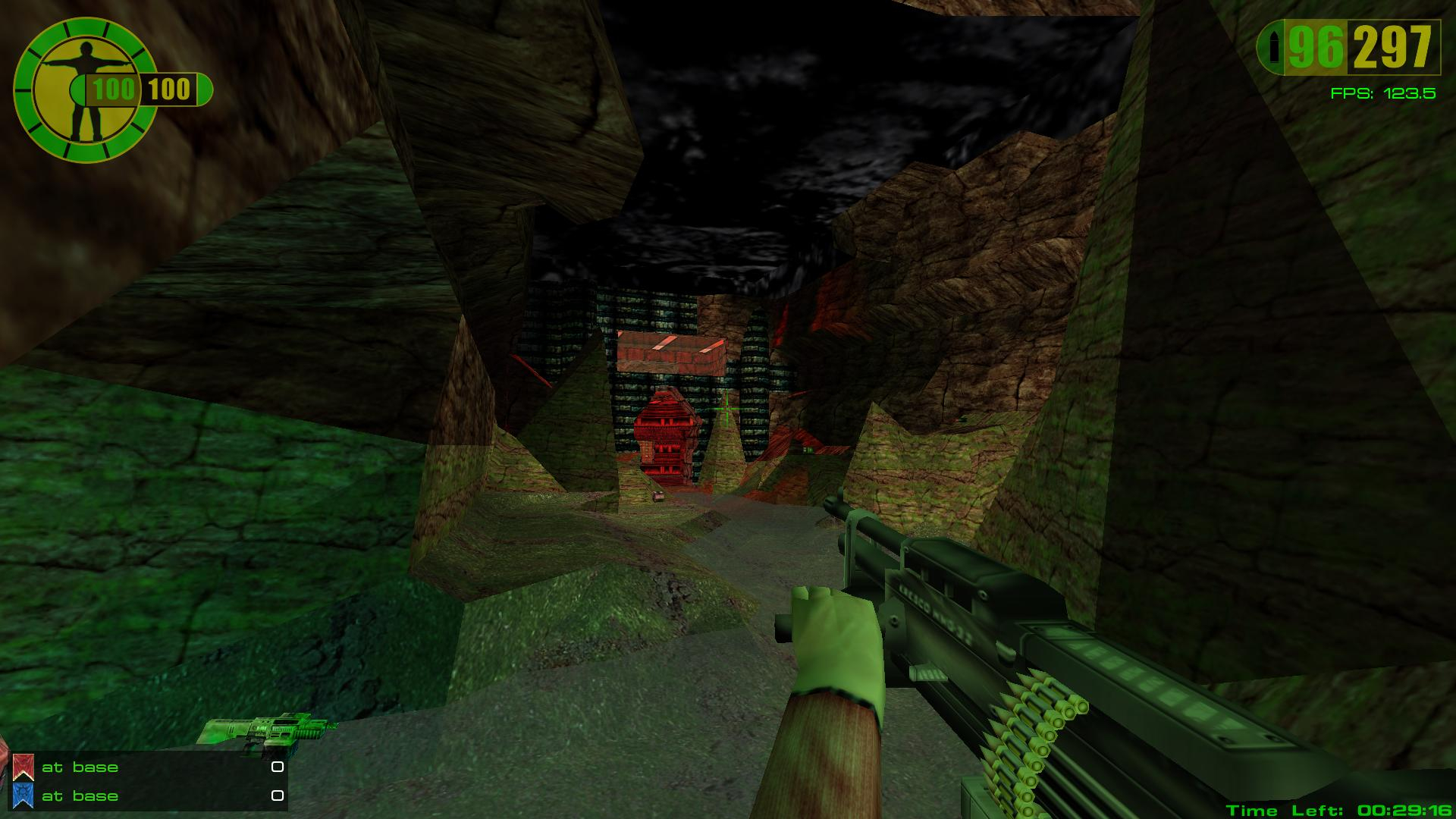Select the green weapon icon above flag status

pos(265,733)
